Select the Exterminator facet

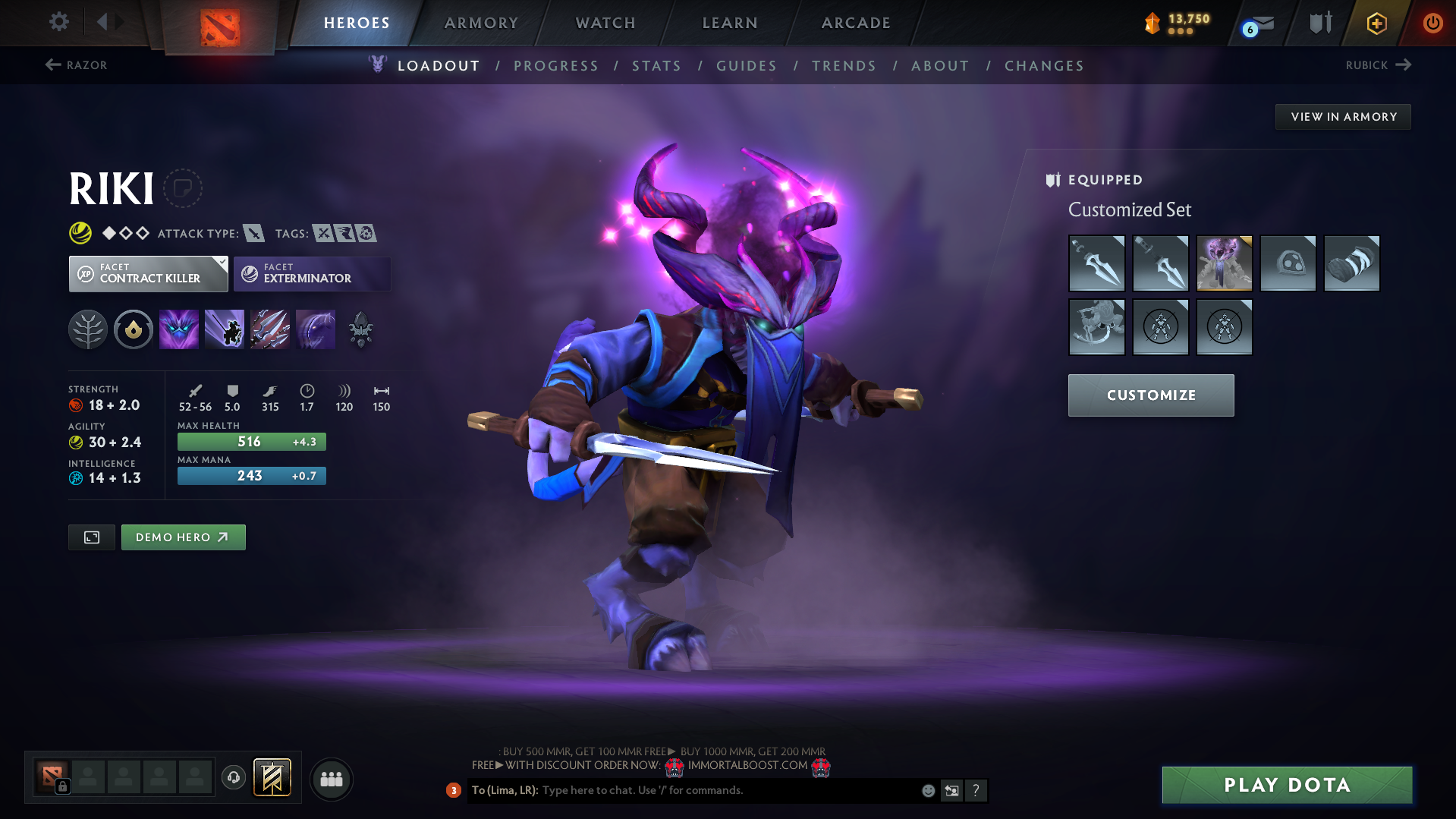coord(311,273)
